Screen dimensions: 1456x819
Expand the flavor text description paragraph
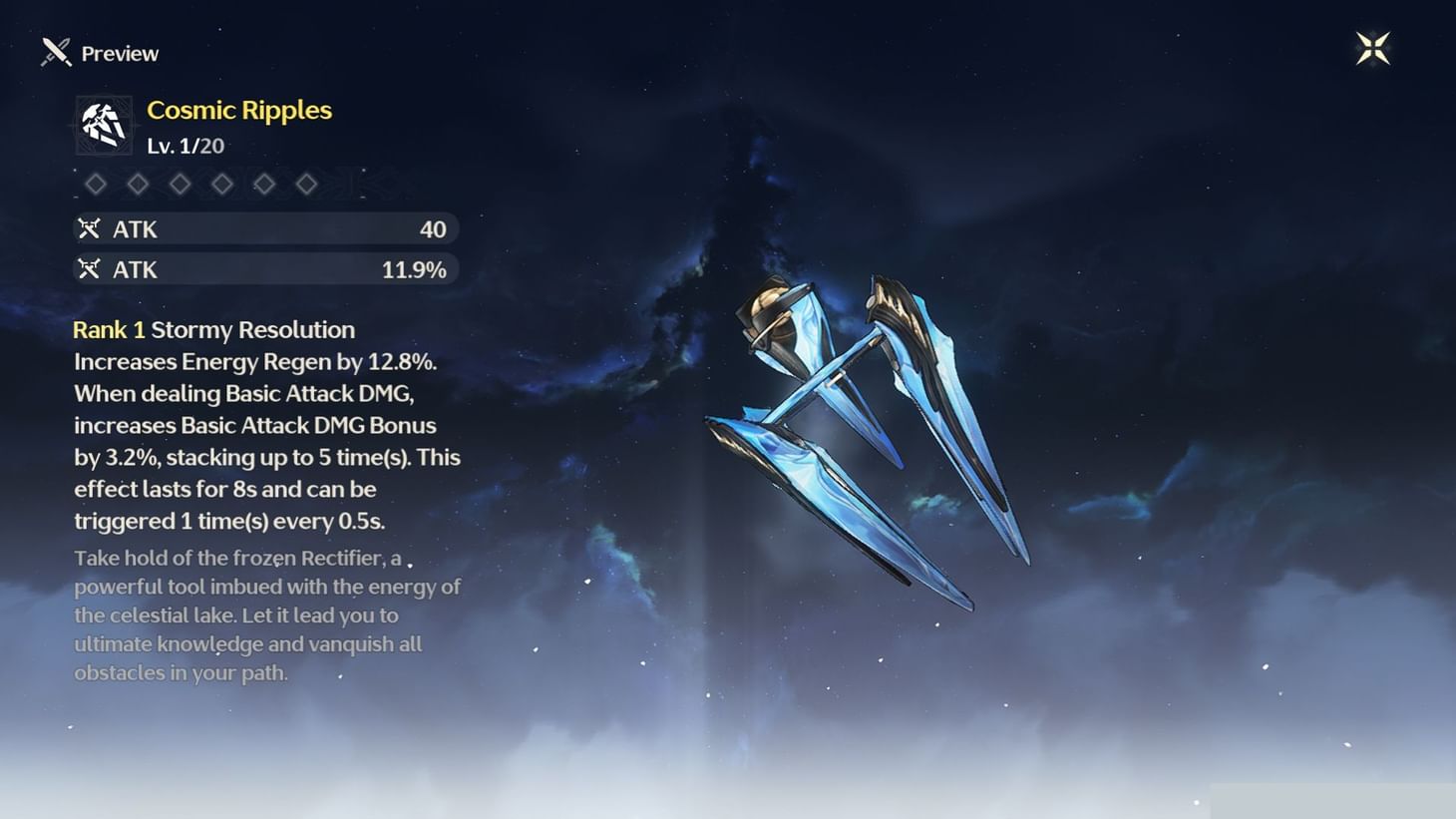[x=266, y=614]
